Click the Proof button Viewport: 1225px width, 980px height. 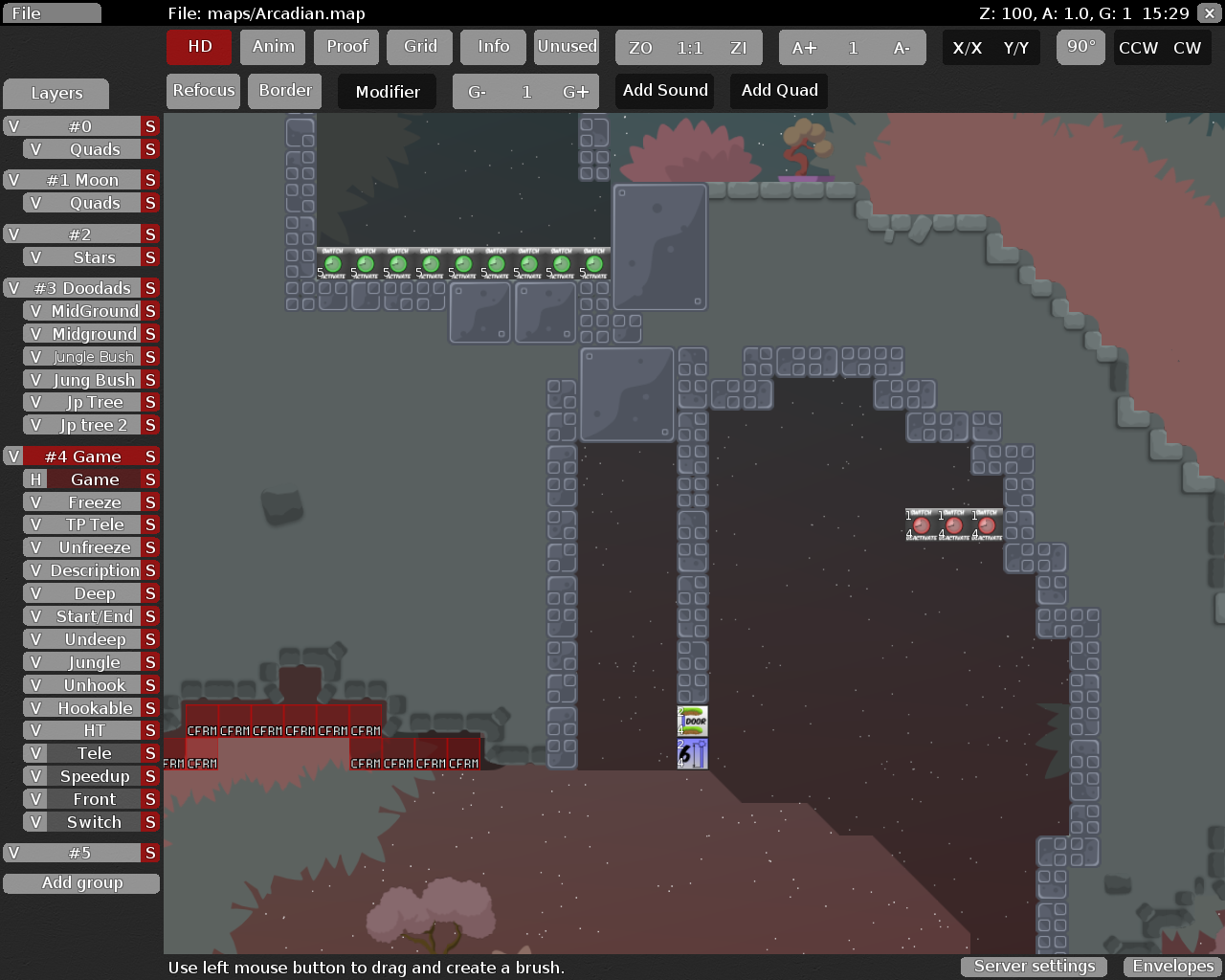point(346,47)
